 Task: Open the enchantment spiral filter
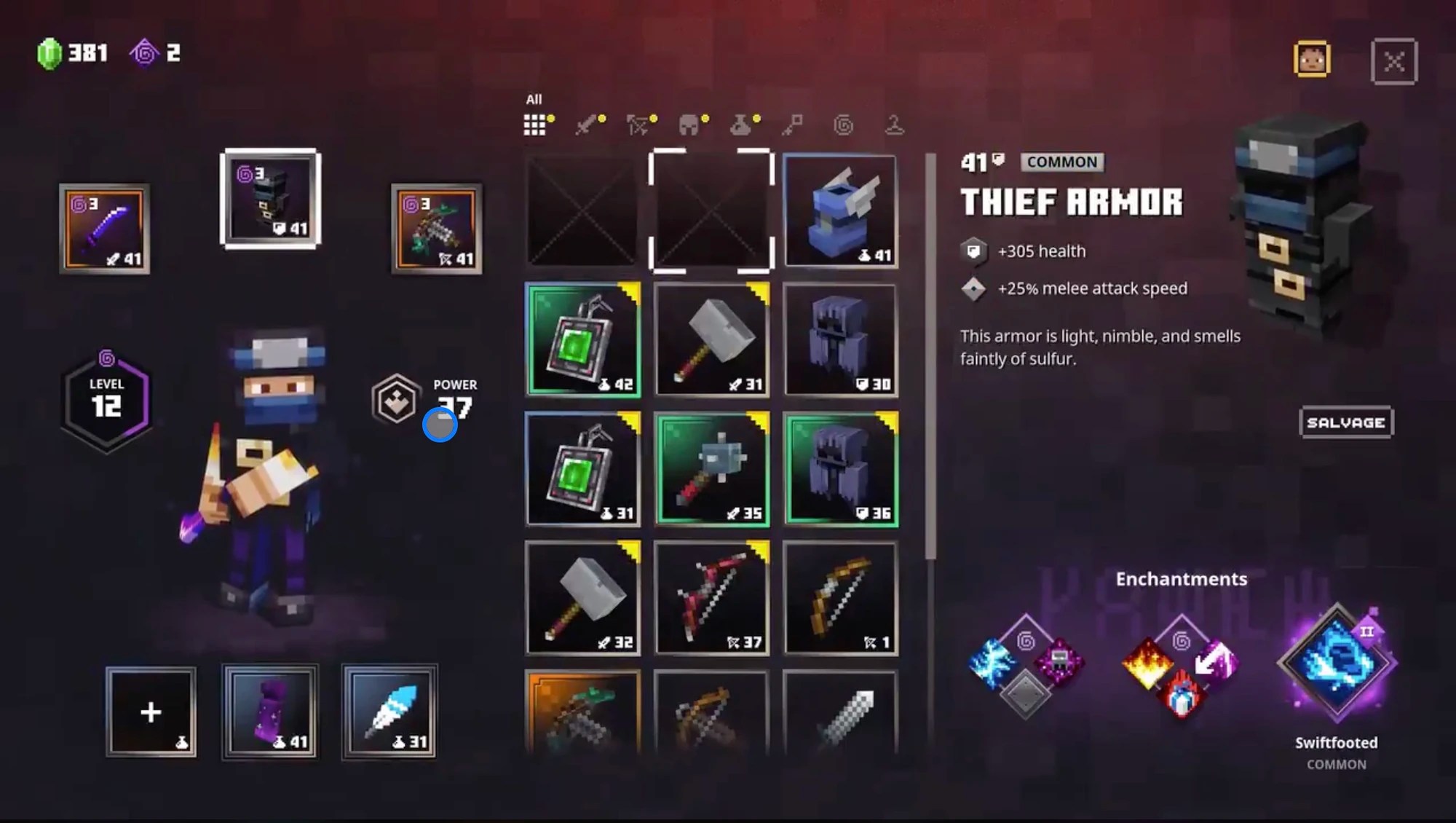coord(843,124)
